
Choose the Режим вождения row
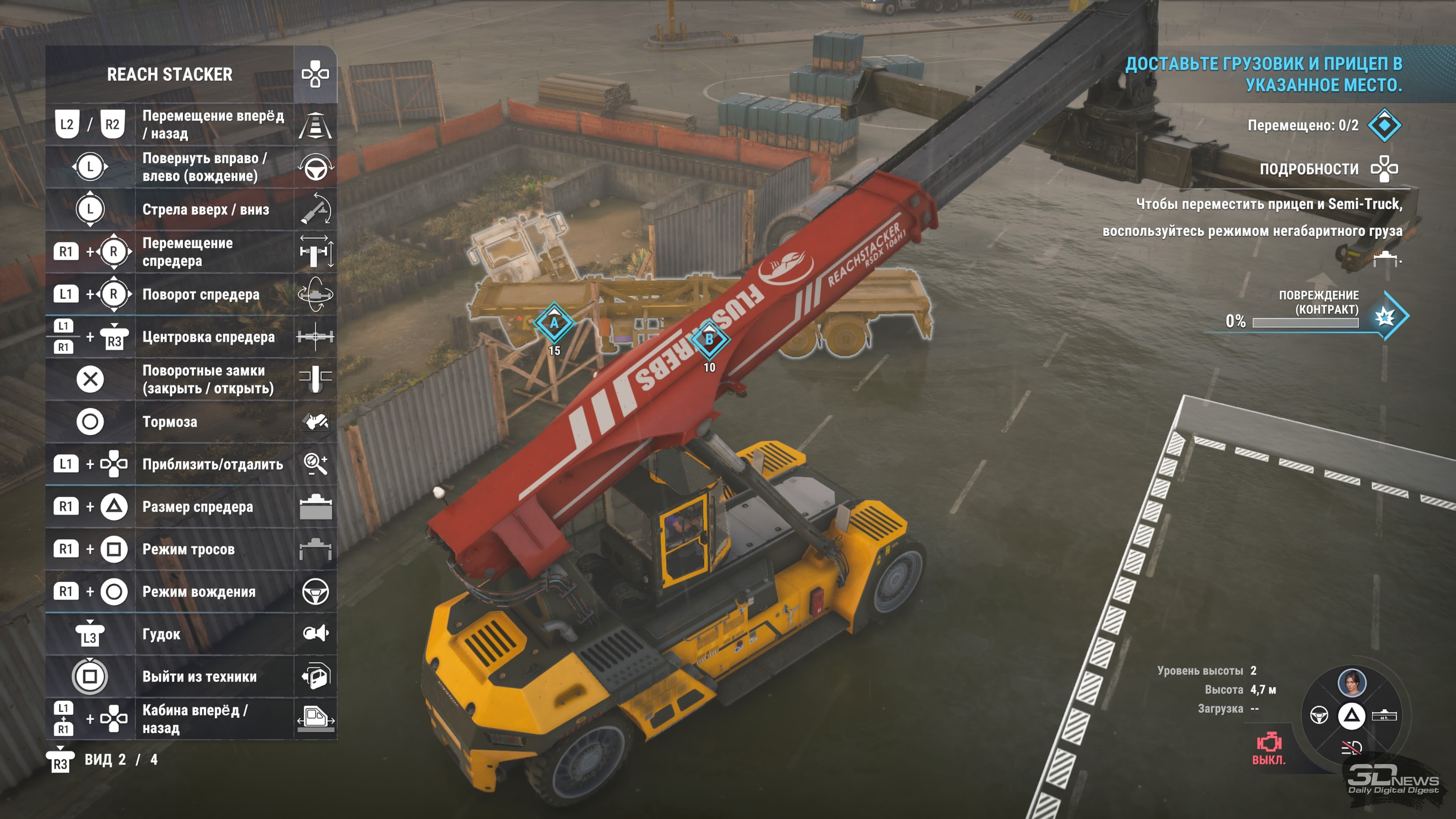point(191,592)
